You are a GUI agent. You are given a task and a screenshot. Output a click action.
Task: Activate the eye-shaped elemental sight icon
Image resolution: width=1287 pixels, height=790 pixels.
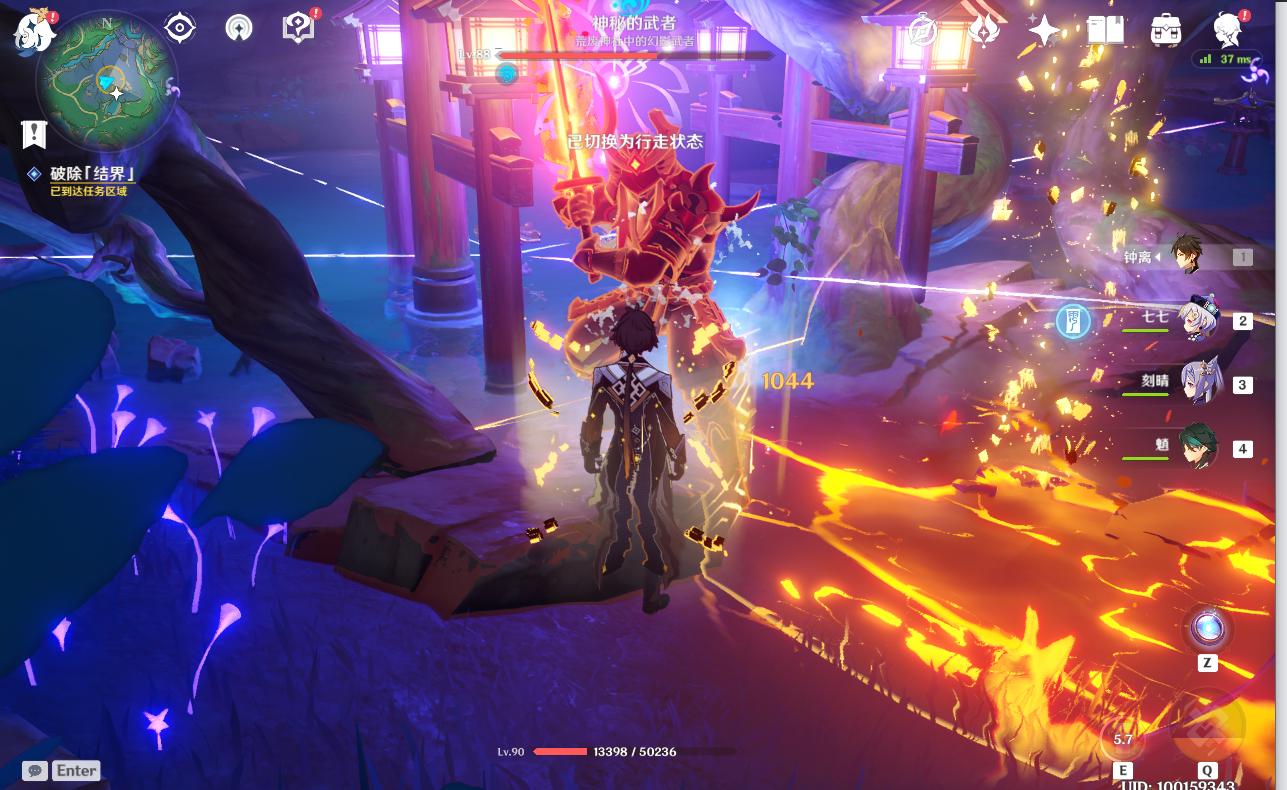[x=180, y=28]
